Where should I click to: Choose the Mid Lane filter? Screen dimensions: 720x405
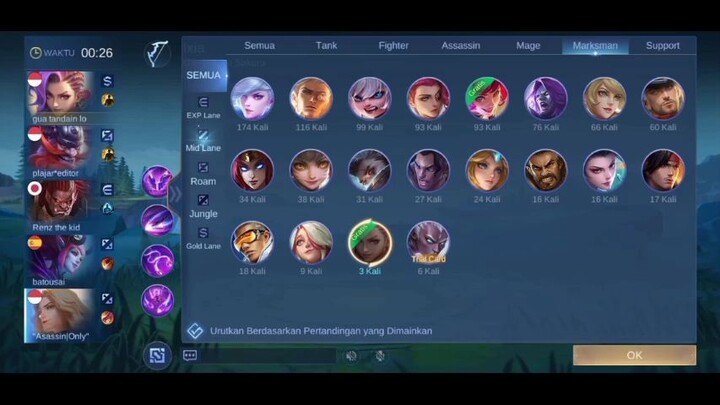(x=203, y=140)
